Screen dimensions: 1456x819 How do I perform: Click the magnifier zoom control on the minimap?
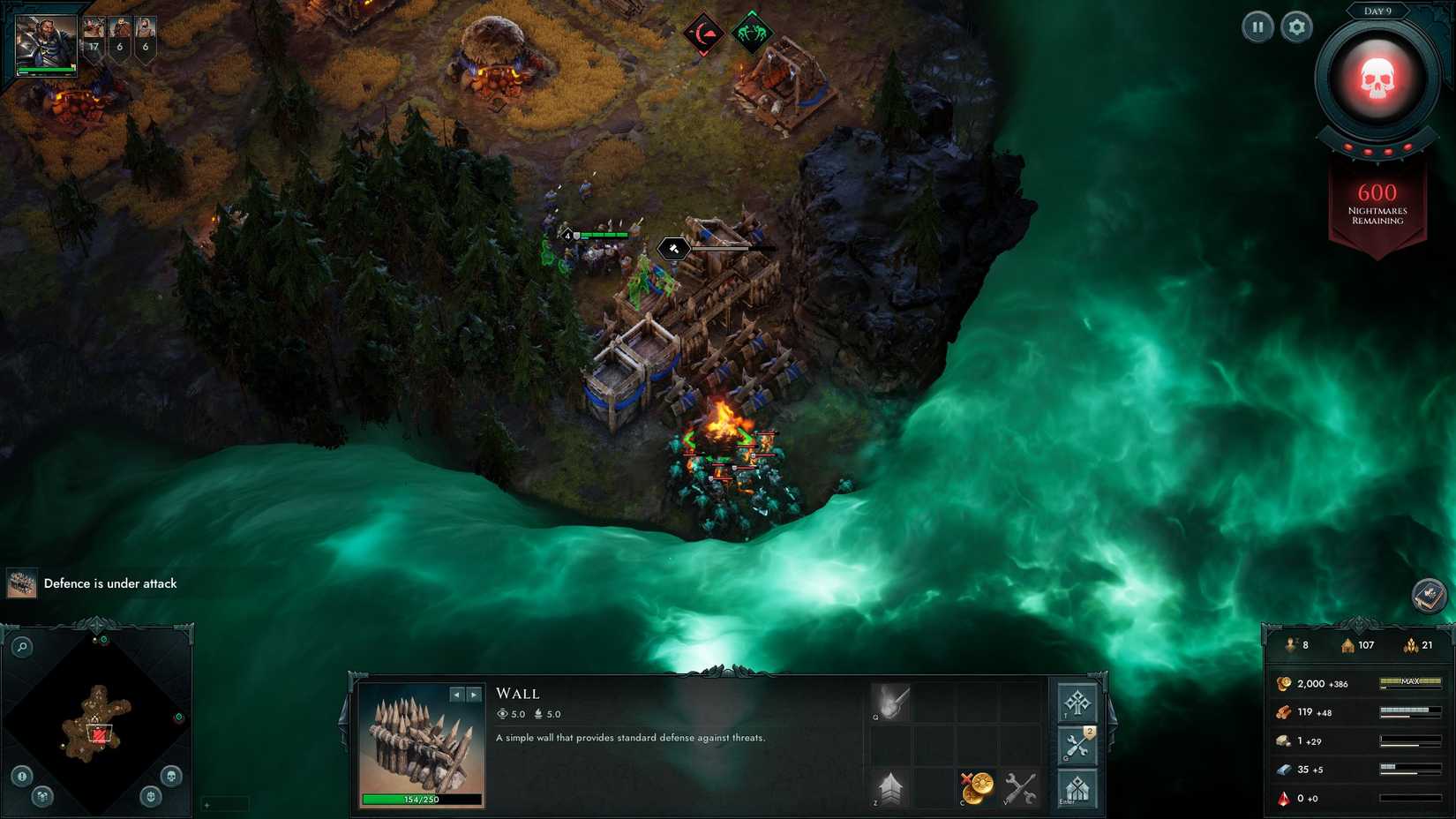(22, 646)
